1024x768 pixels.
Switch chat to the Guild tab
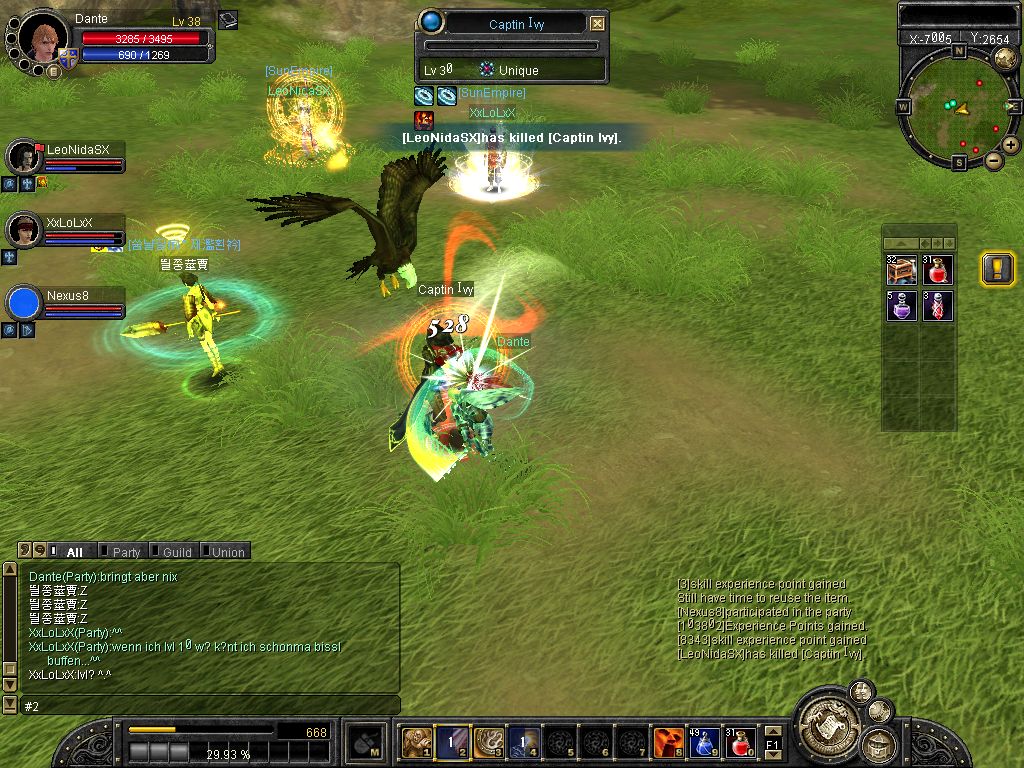point(176,552)
